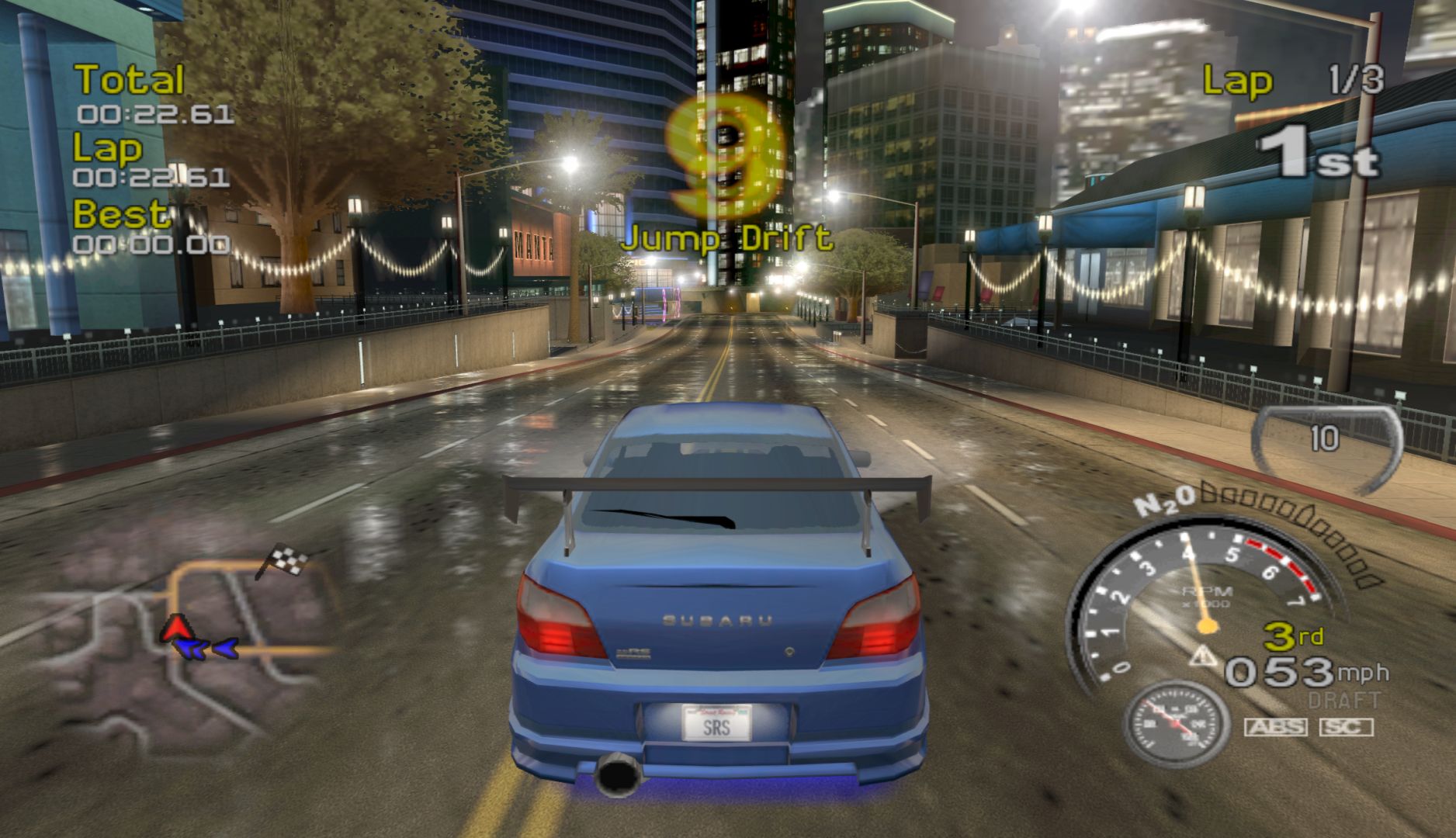The image size is (1456, 838).
Task: Toggle the ABS indicator
Action: (1275, 727)
